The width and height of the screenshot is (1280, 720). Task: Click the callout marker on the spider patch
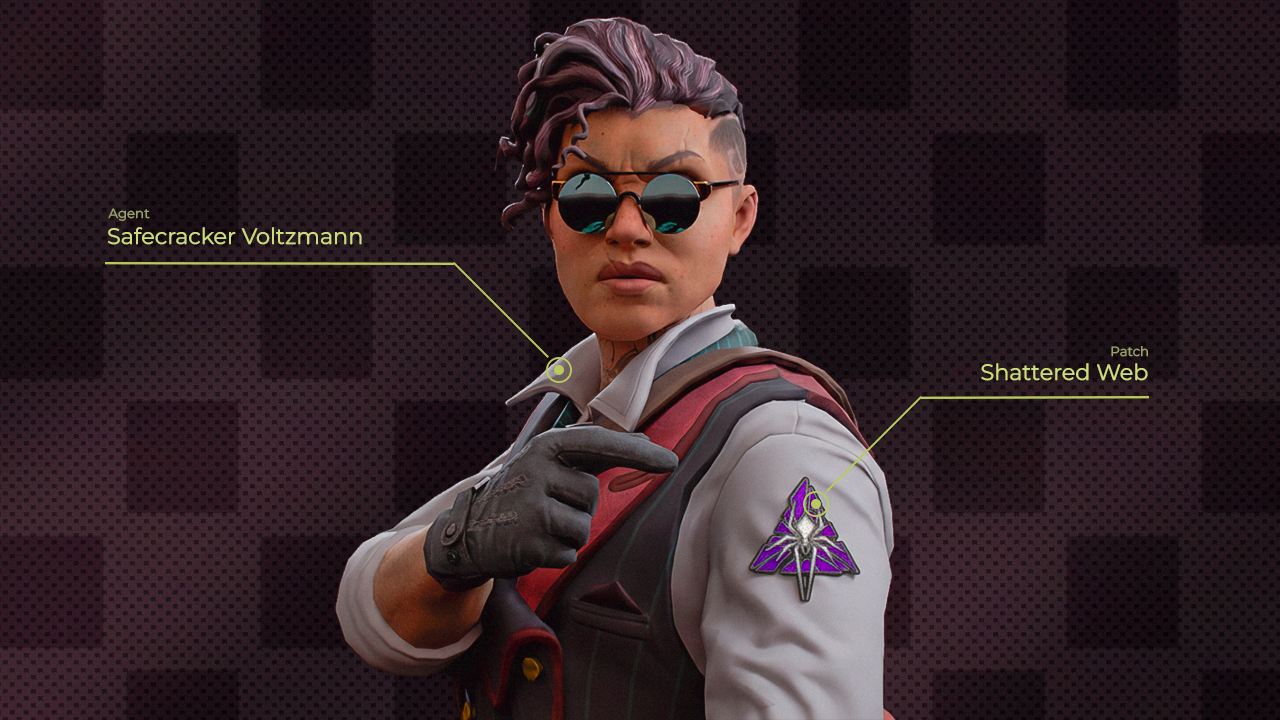[817, 501]
